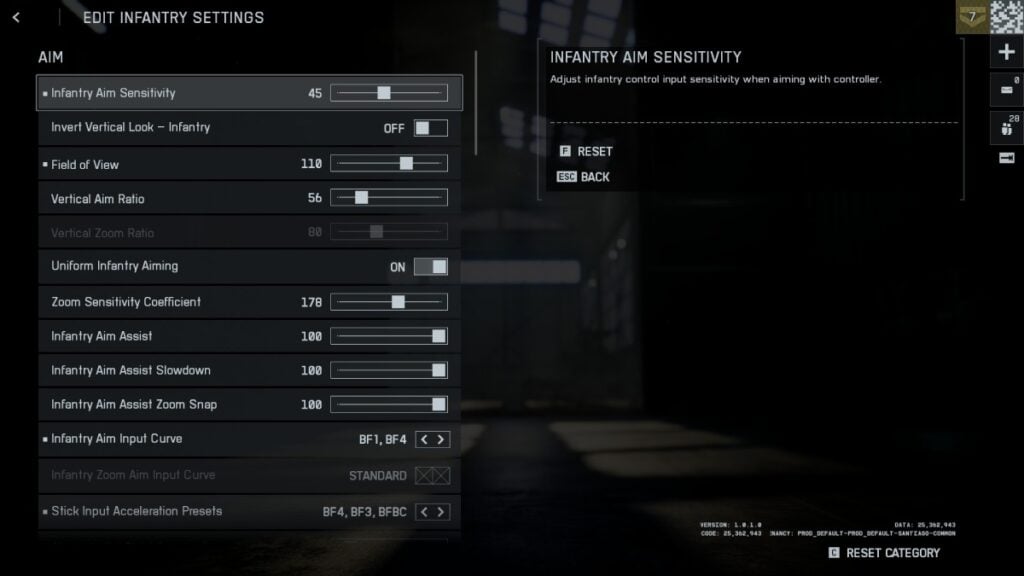This screenshot has height=576, width=1024.
Task: Open the plus icon in the side bar
Action: point(1006,53)
